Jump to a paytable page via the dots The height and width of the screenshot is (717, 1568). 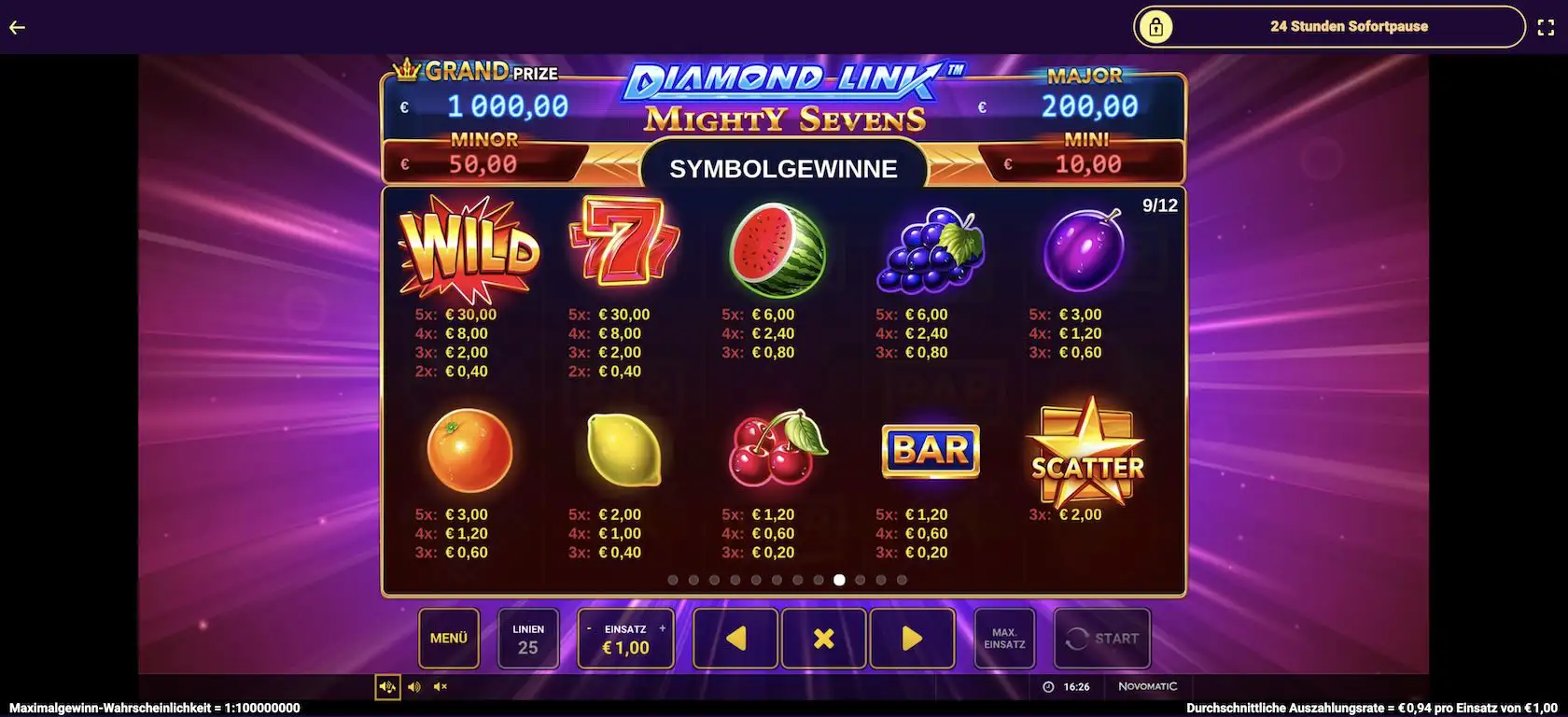coord(839,579)
